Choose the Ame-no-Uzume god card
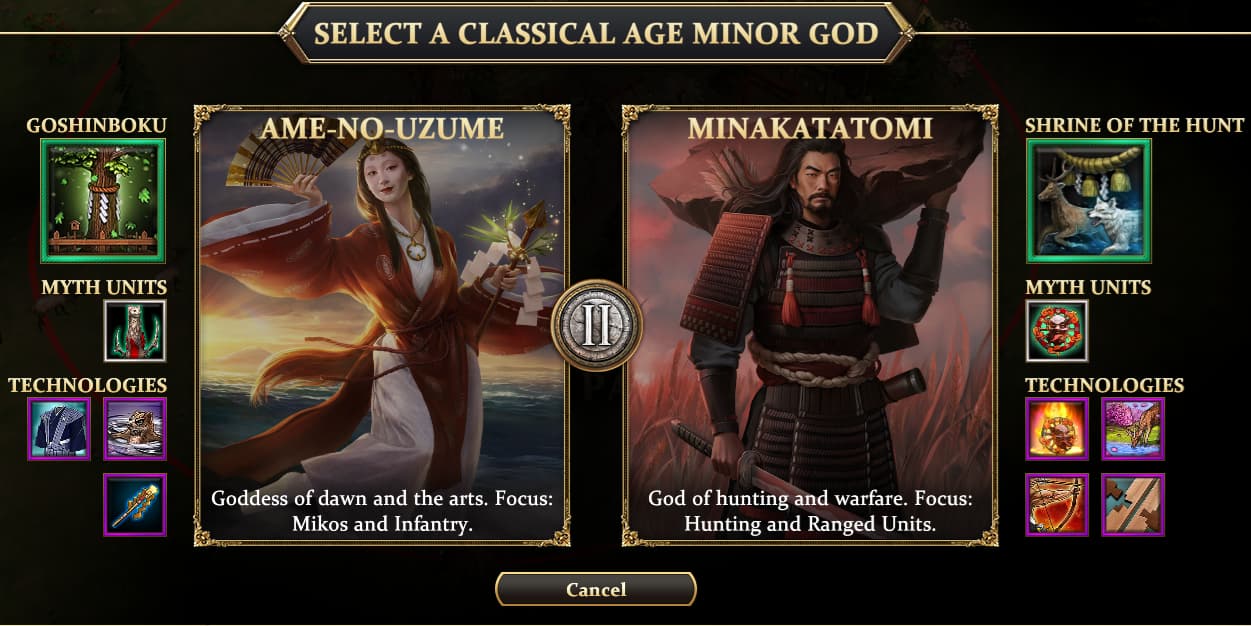Screen dimensions: 1251x626 382,325
